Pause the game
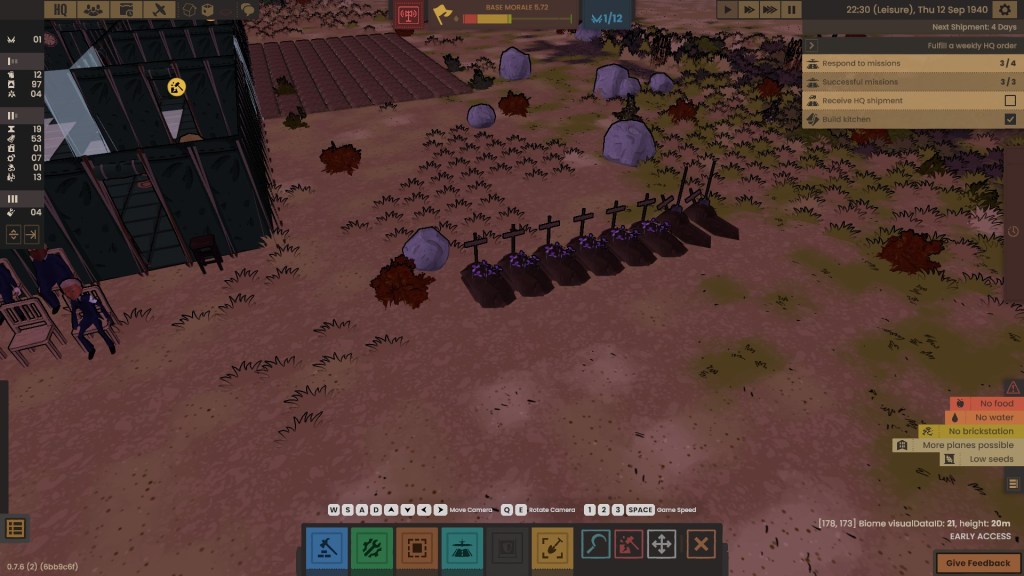The height and width of the screenshot is (576, 1024). tap(791, 9)
